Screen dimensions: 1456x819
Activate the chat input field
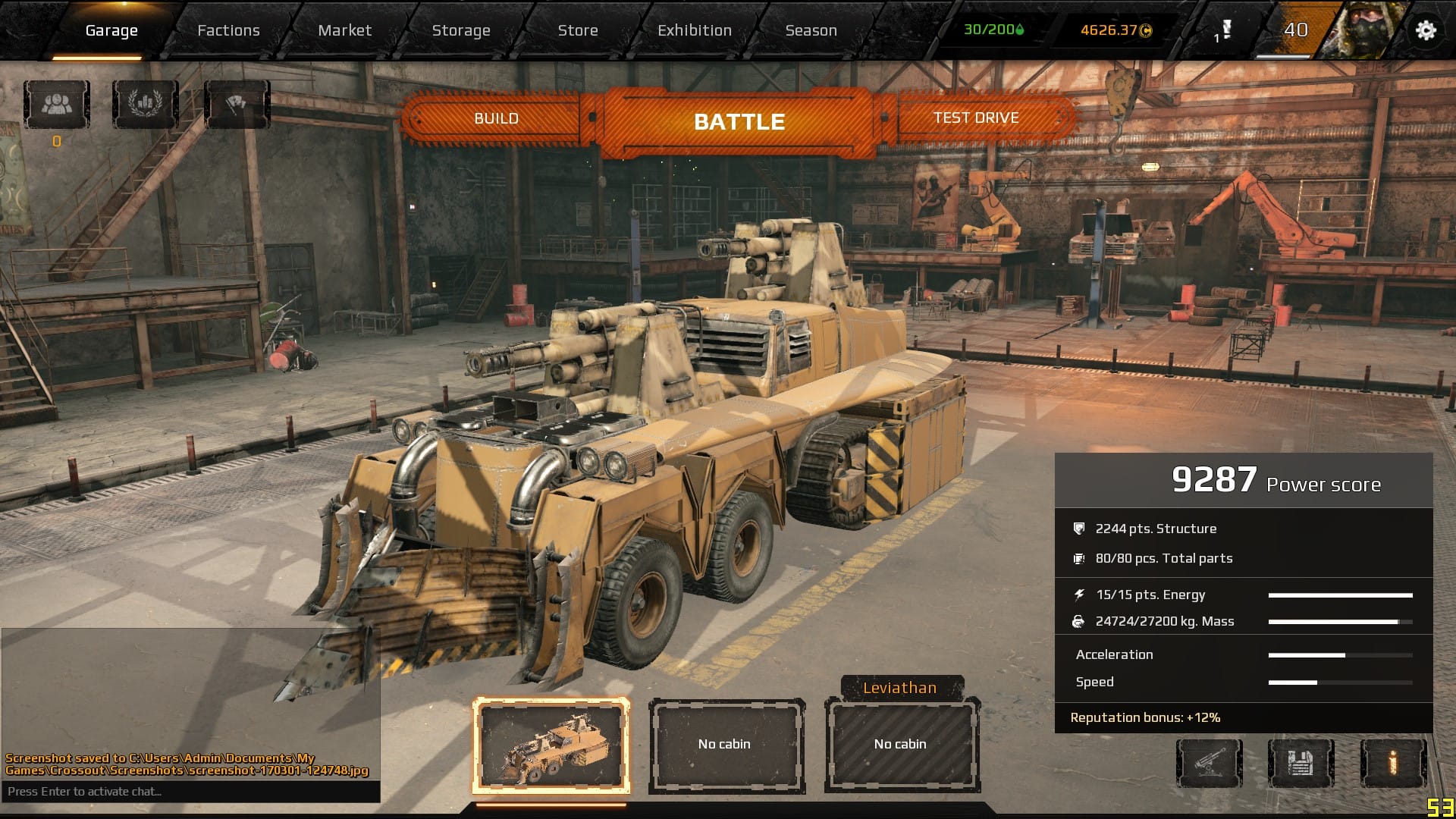[190, 791]
